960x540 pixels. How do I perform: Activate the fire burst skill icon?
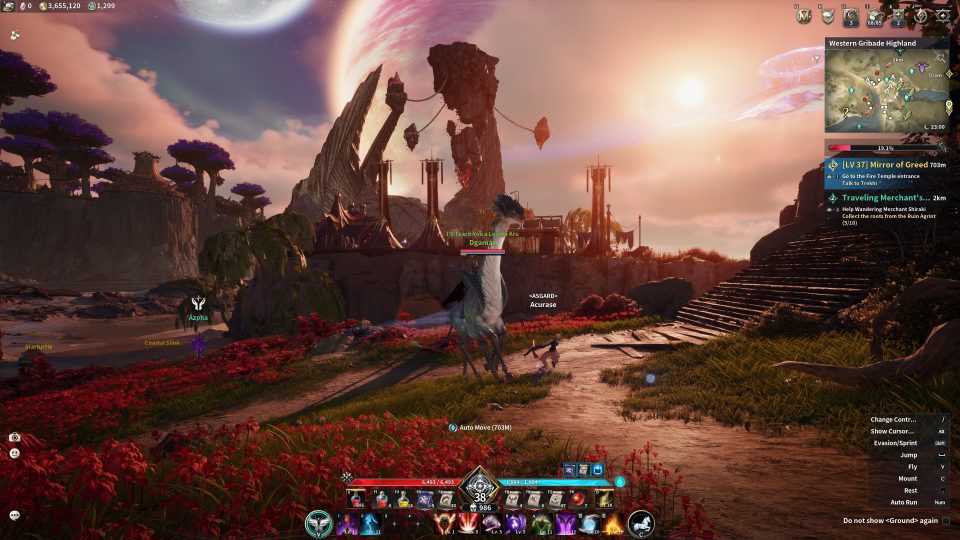coord(613,524)
